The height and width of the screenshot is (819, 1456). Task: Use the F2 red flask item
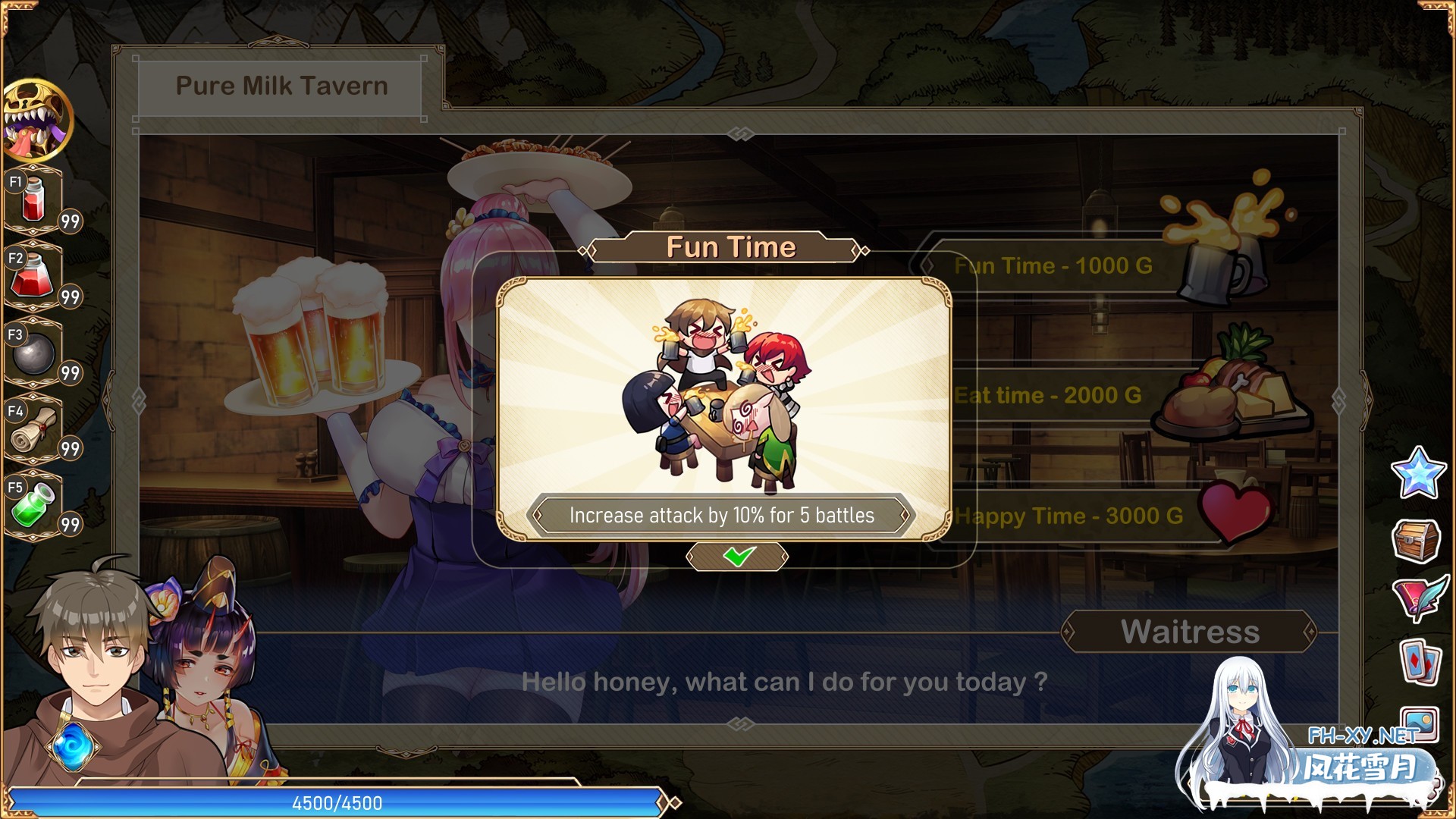(33, 278)
